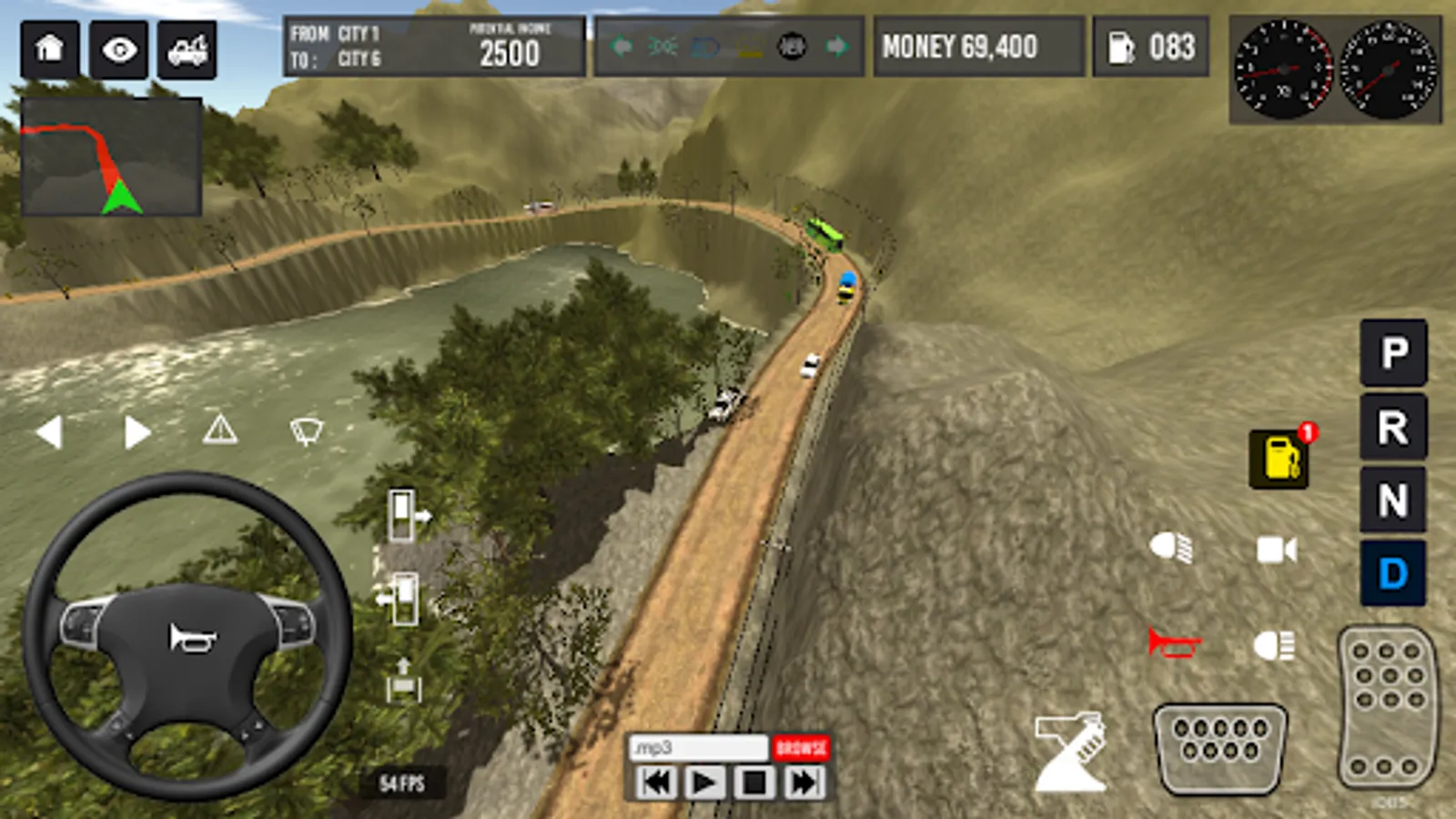
Task: Honk the horn on the steering wheel
Action: tap(190, 638)
